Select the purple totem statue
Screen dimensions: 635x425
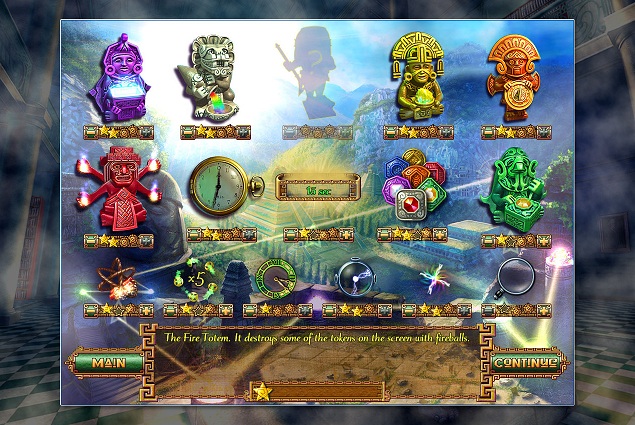tap(116, 80)
